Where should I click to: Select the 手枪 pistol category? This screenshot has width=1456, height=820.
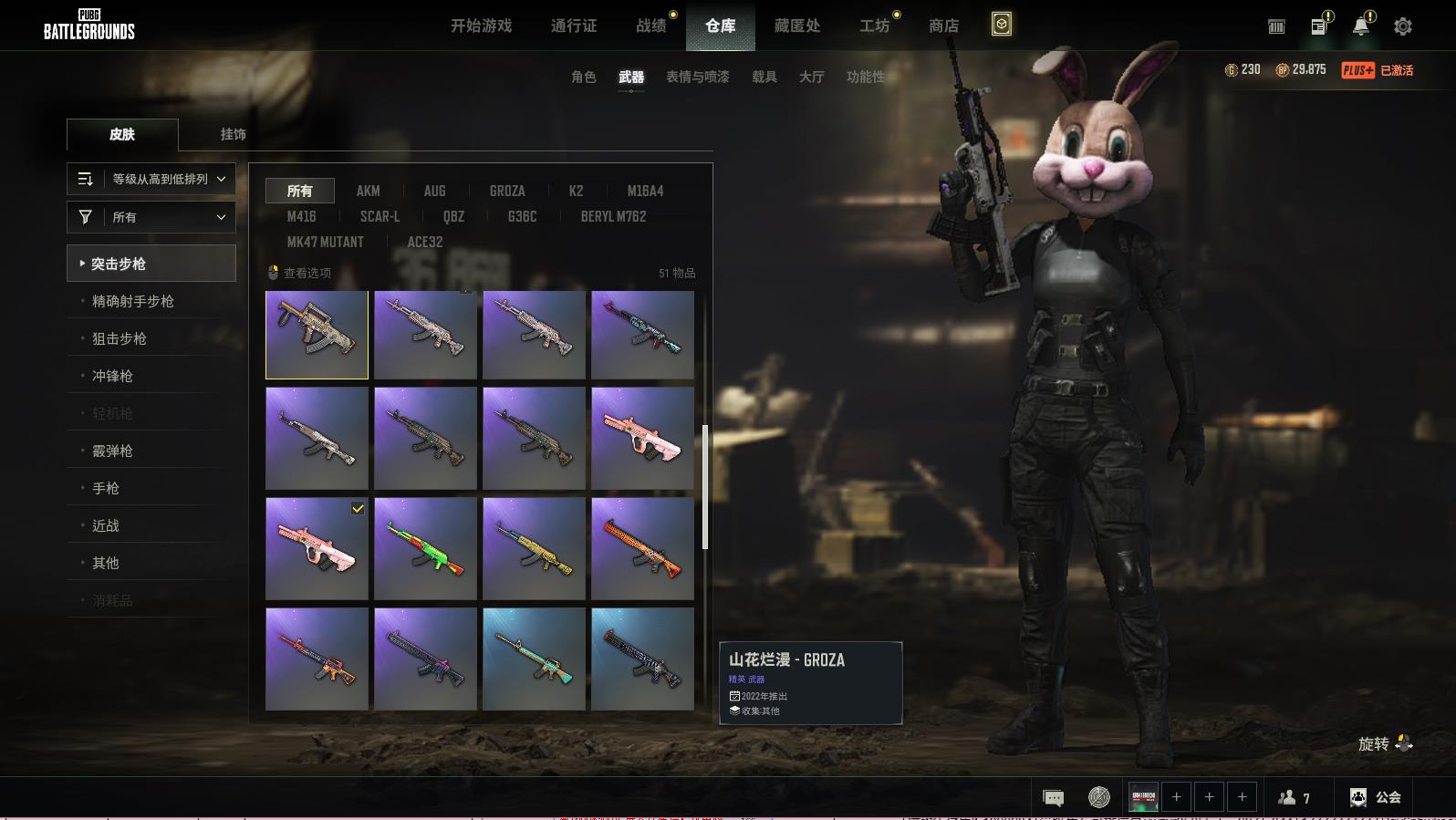click(106, 488)
